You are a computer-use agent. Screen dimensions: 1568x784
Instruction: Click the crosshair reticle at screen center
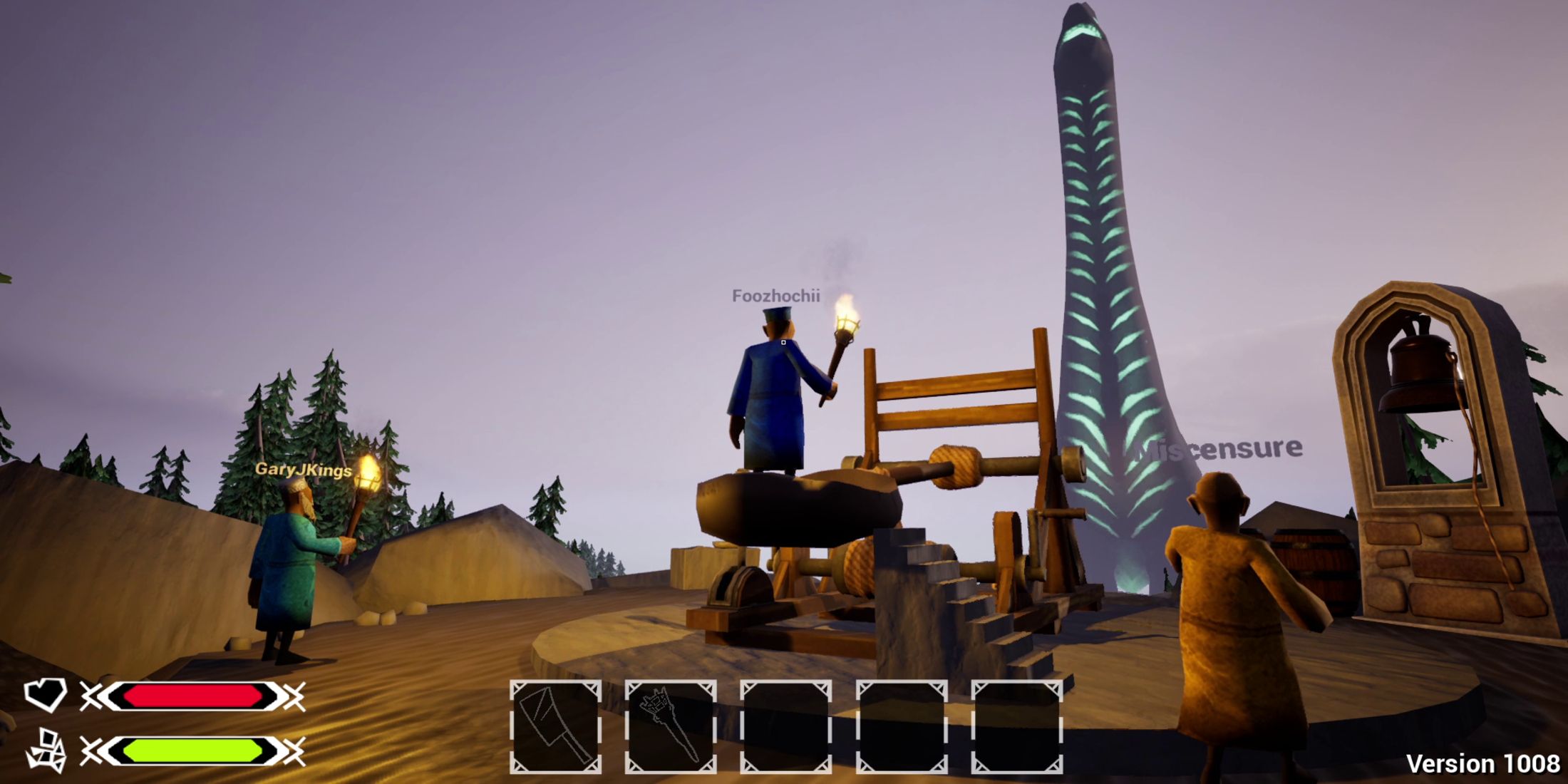784,343
